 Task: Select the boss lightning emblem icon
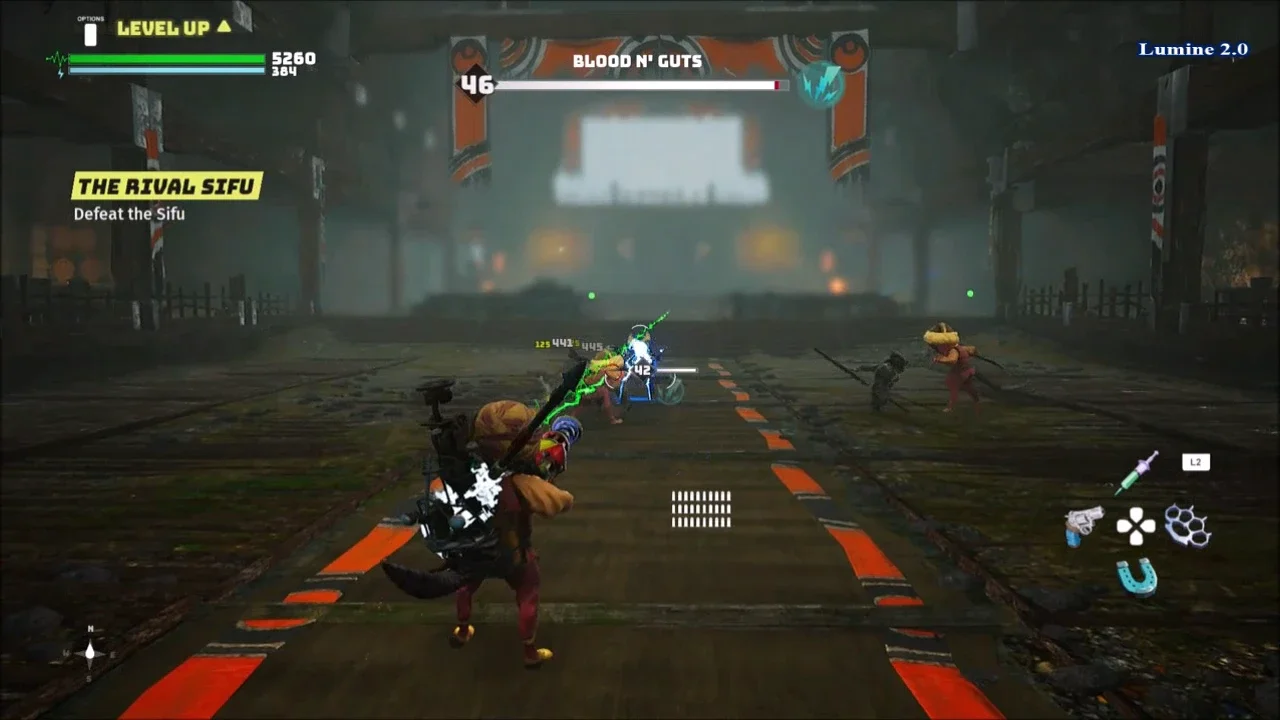click(820, 85)
